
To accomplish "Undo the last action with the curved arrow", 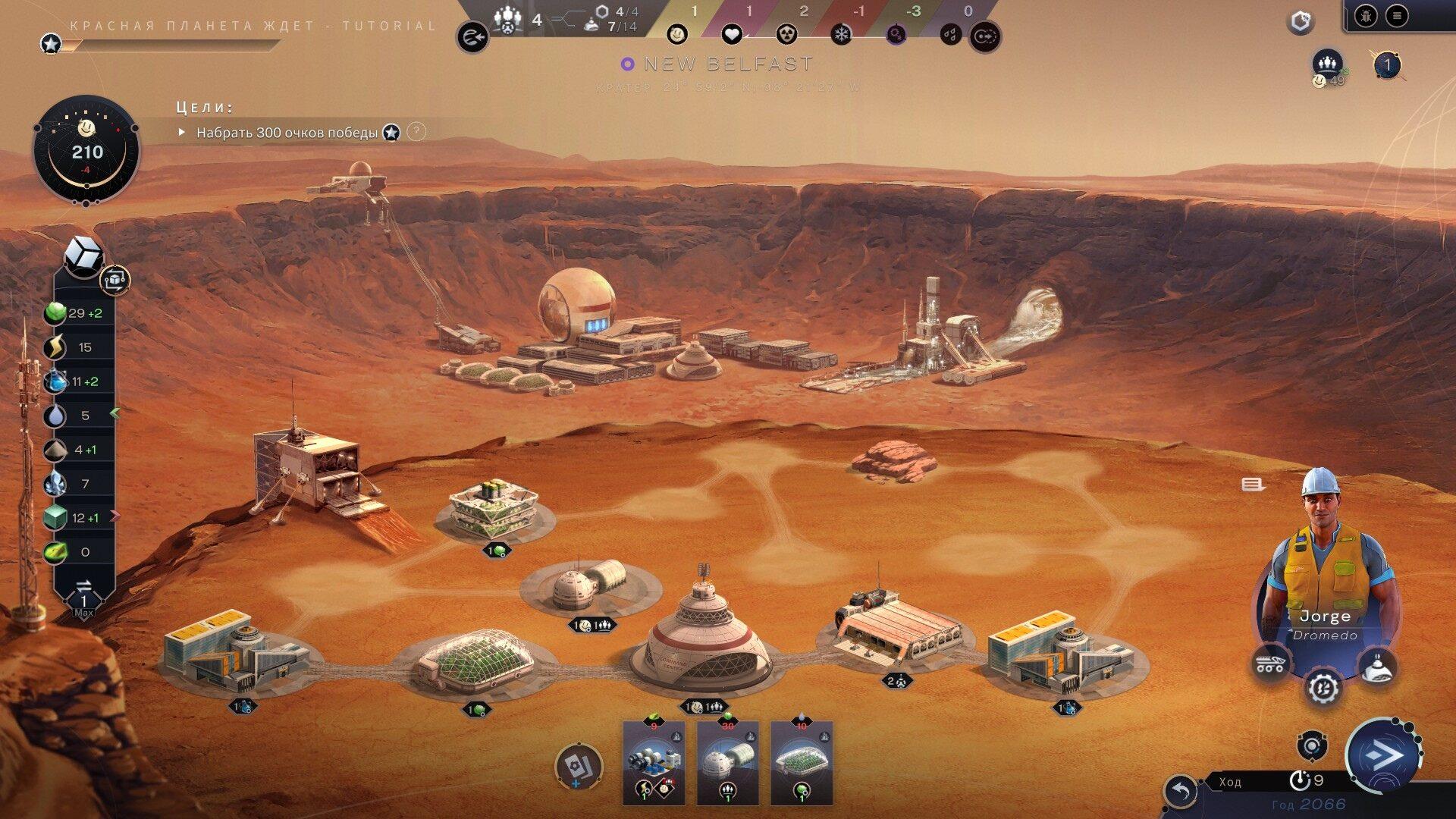I will (1181, 792).
